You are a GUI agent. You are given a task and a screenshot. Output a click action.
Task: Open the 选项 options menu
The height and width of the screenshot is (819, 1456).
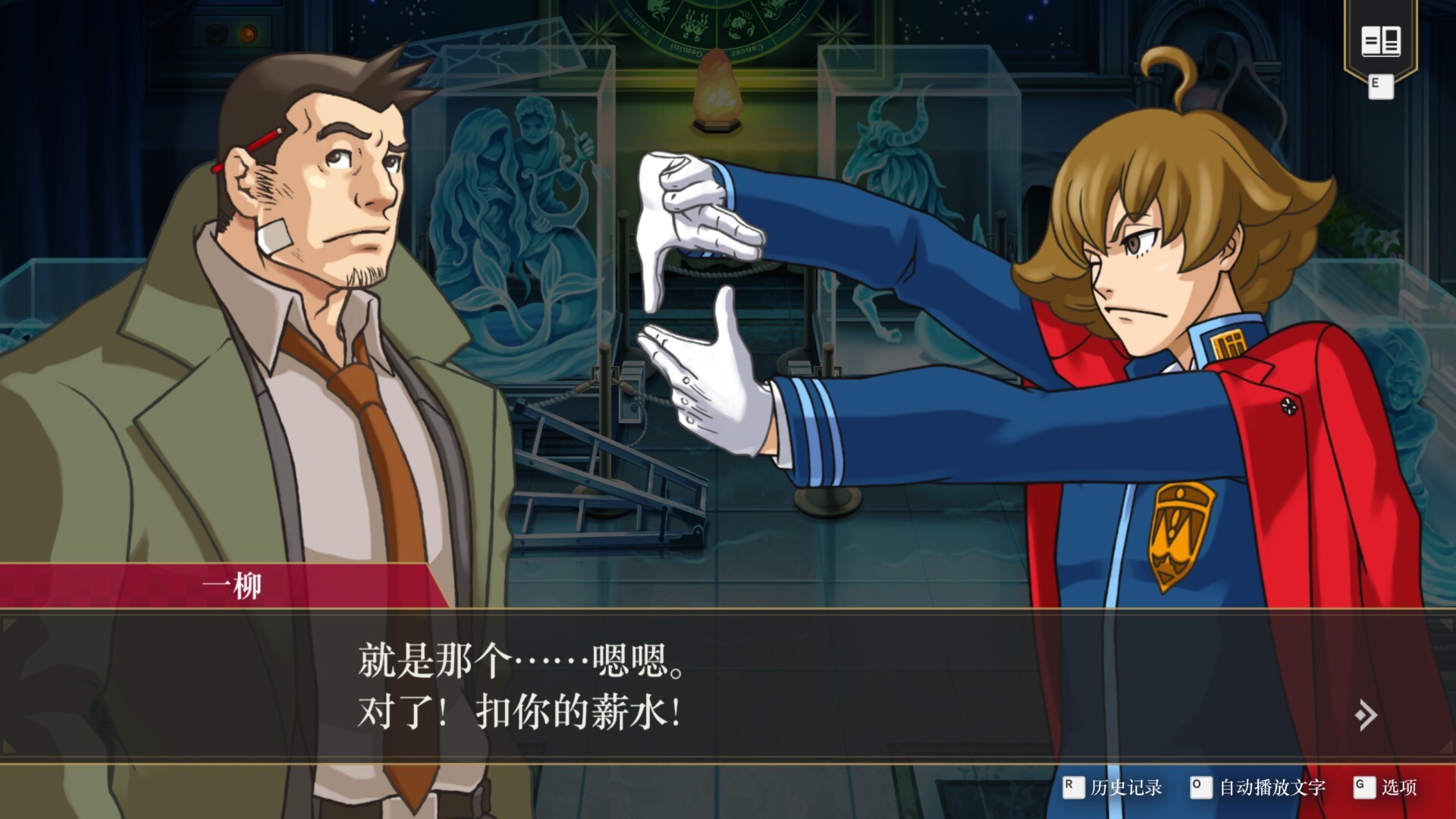[1386, 787]
